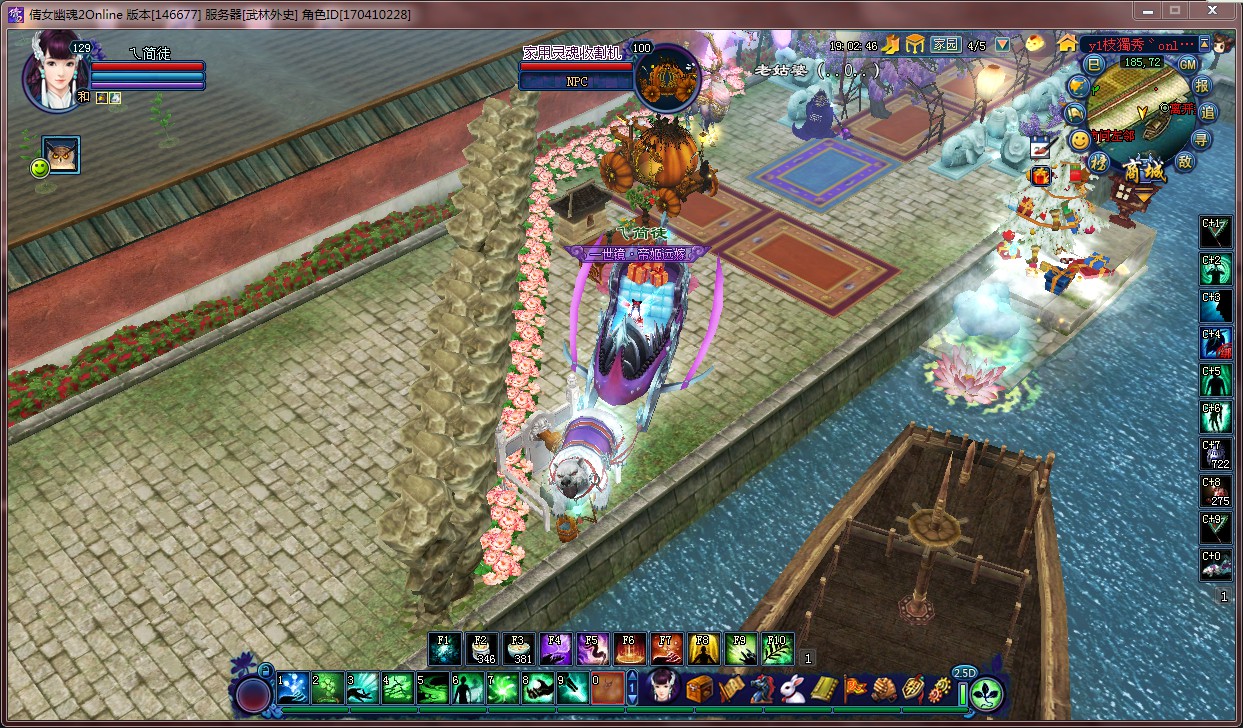Select the 追 tracking button
Viewport: 1243px width, 728px height.
[x=1207, y=111]
